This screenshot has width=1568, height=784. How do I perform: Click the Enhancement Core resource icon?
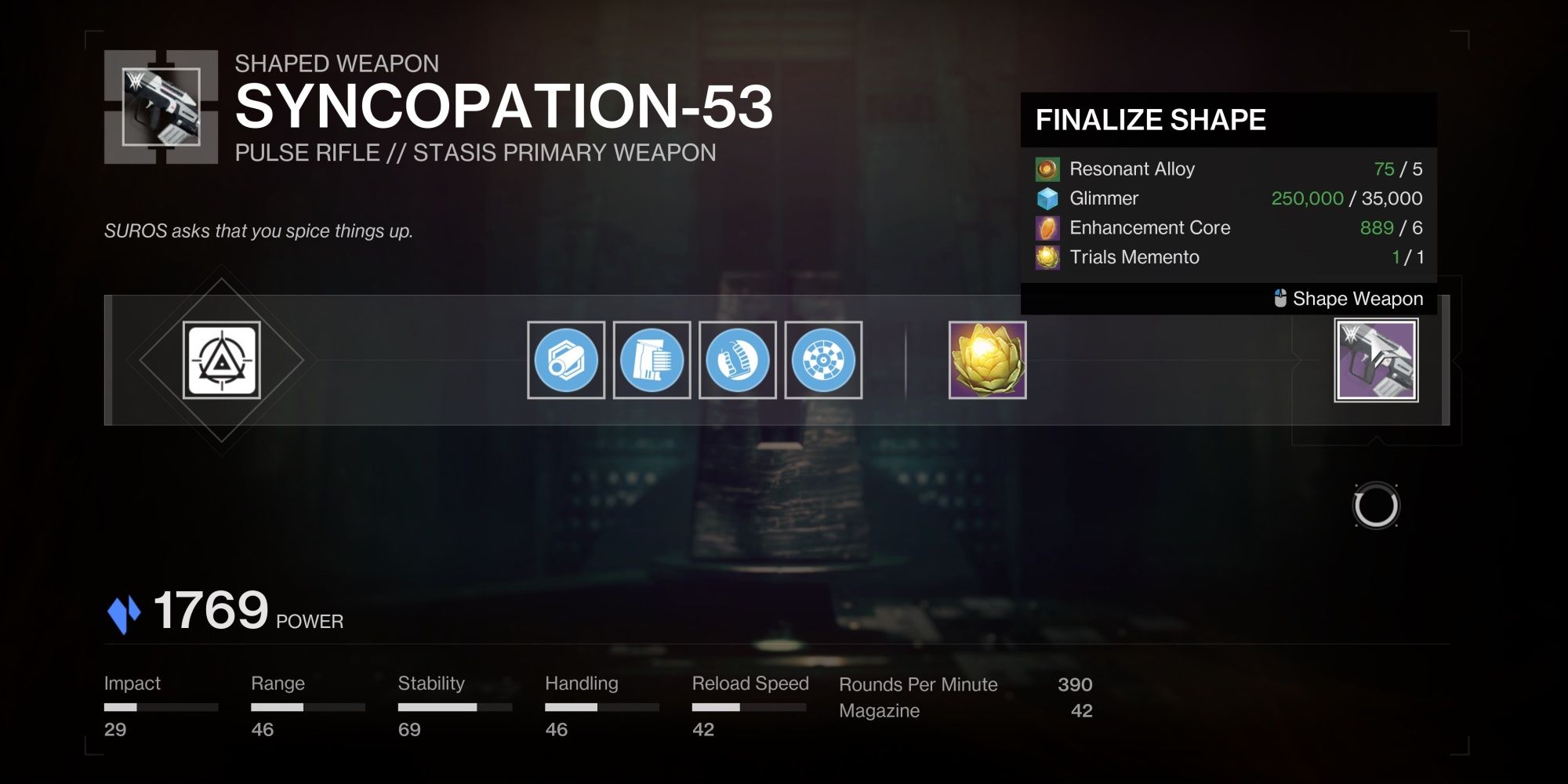coord(1048,227)
